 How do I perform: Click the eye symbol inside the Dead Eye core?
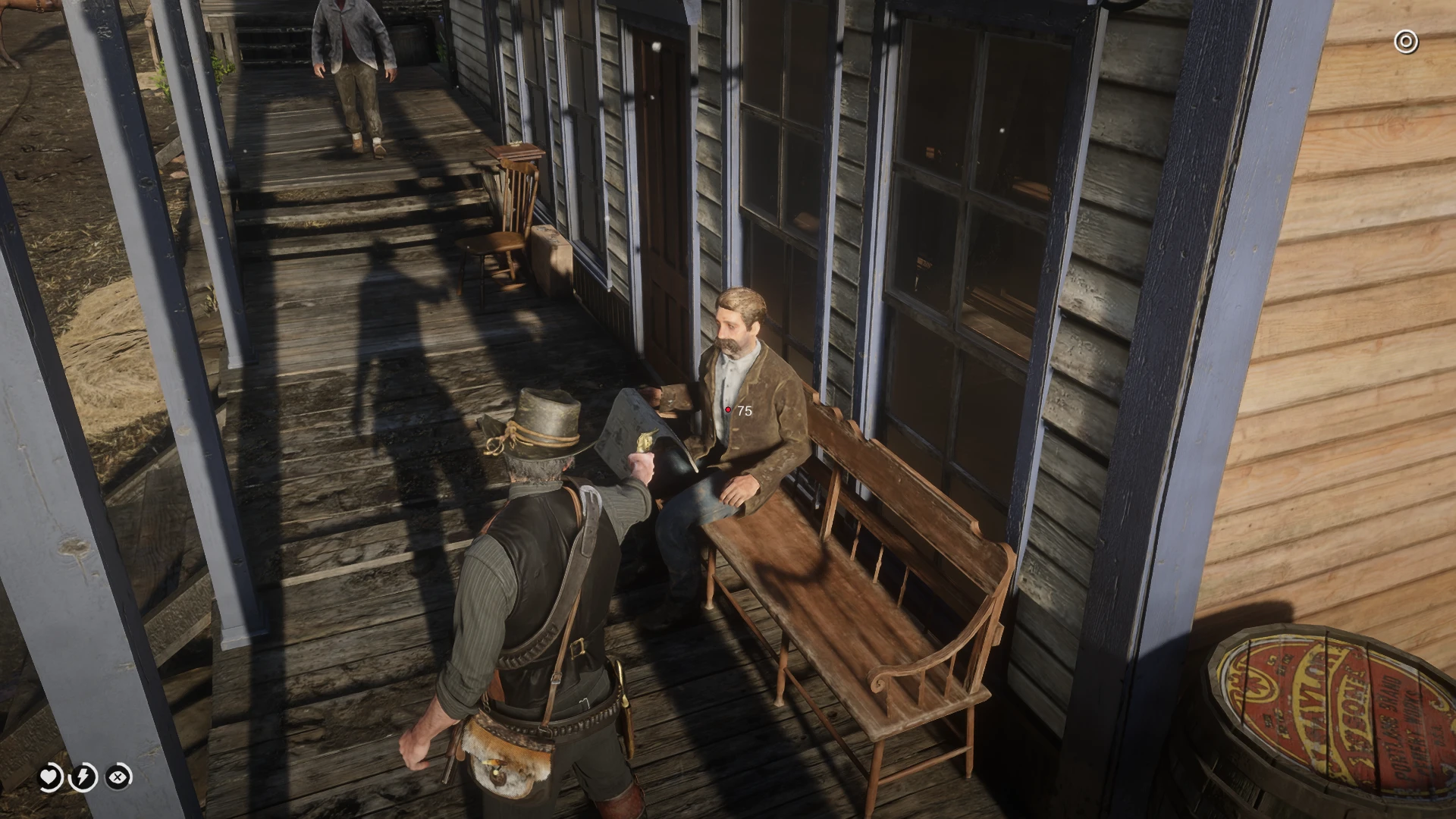(119, 778)
